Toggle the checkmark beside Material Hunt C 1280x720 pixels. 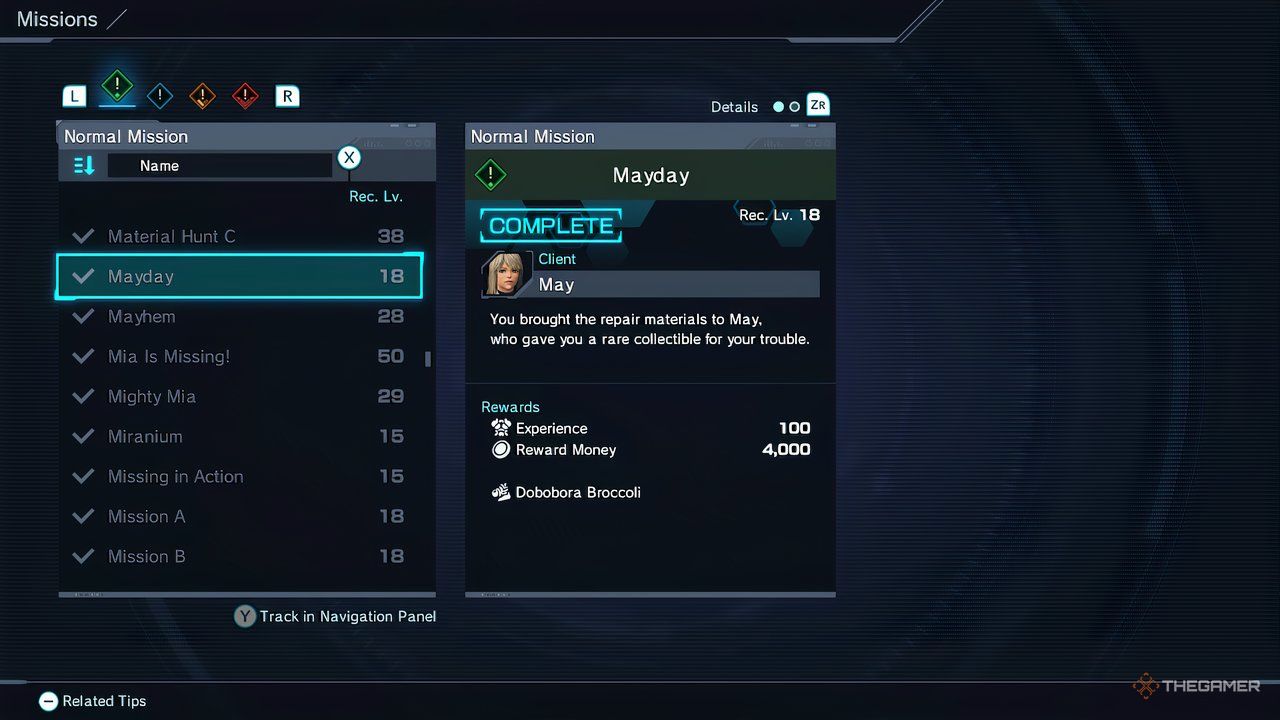[83, 236]
